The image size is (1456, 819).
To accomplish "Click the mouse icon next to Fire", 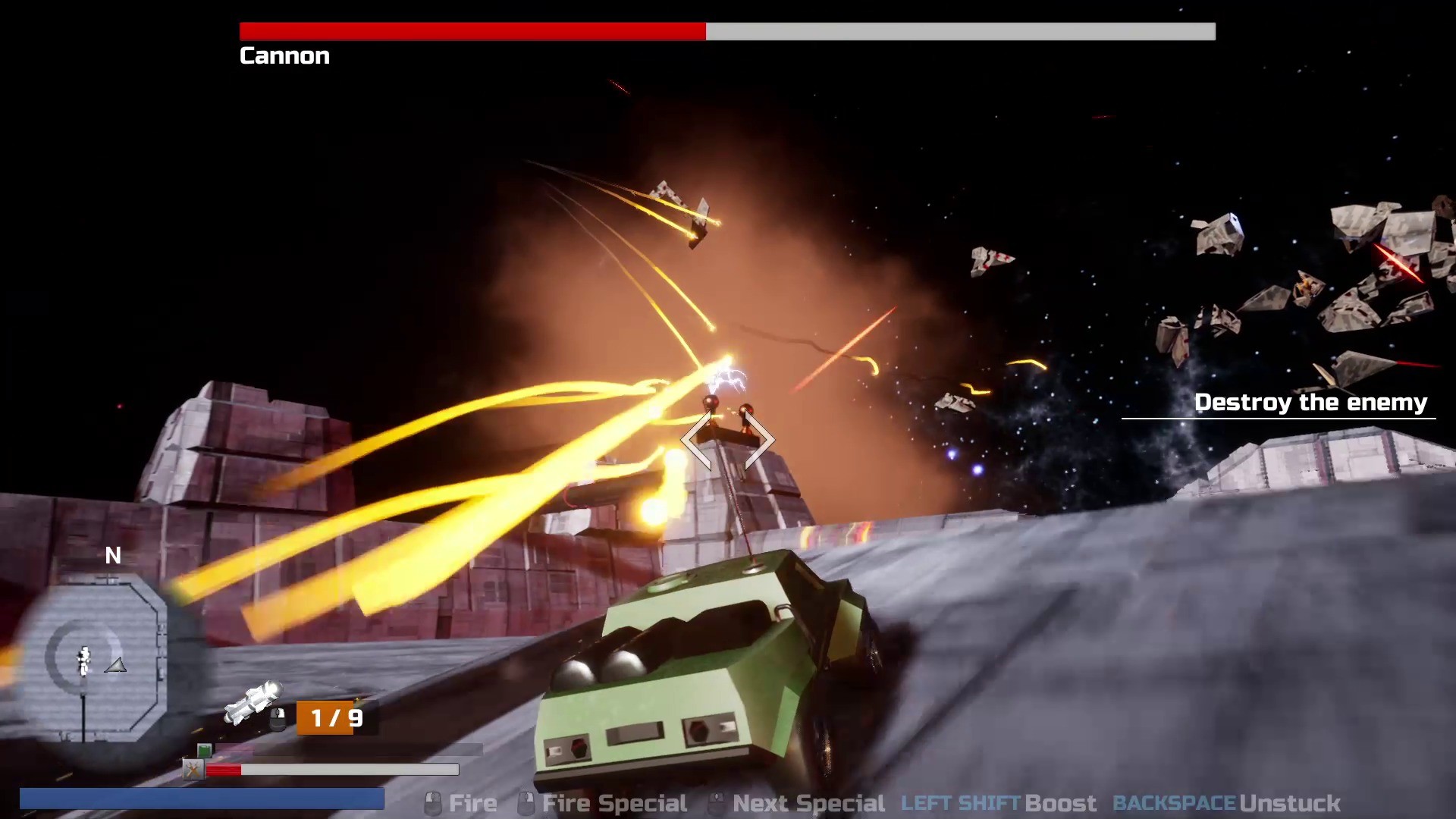I will point(432,802).
